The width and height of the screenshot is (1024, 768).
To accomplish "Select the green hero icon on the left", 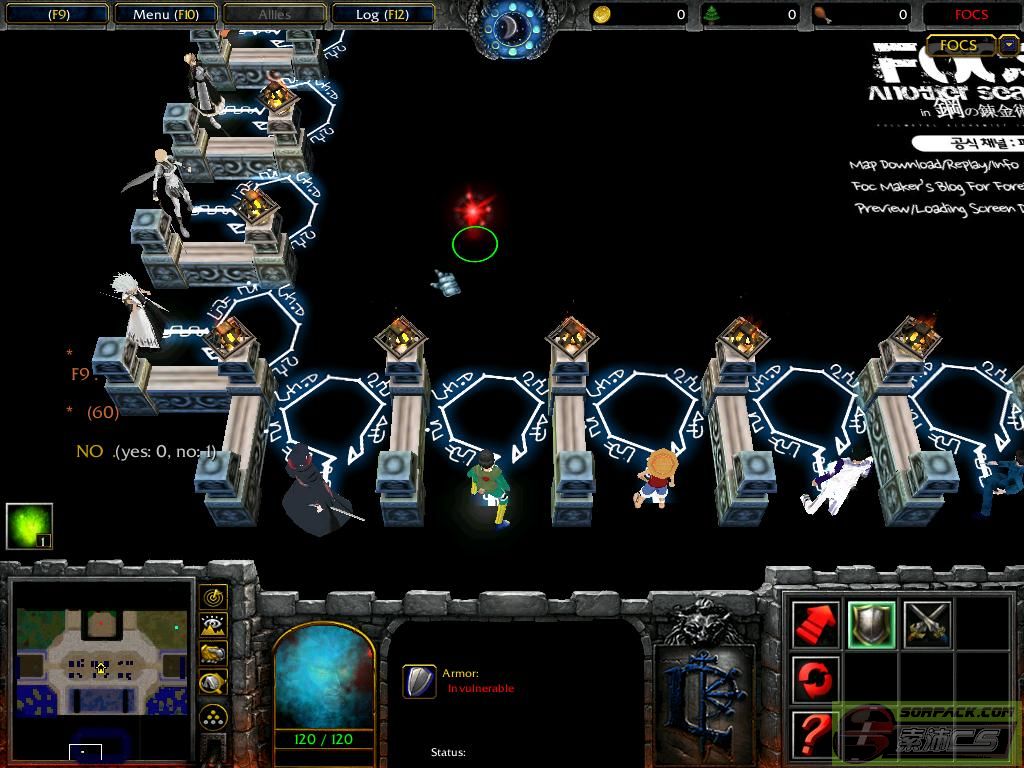I will tap(29, 526).
